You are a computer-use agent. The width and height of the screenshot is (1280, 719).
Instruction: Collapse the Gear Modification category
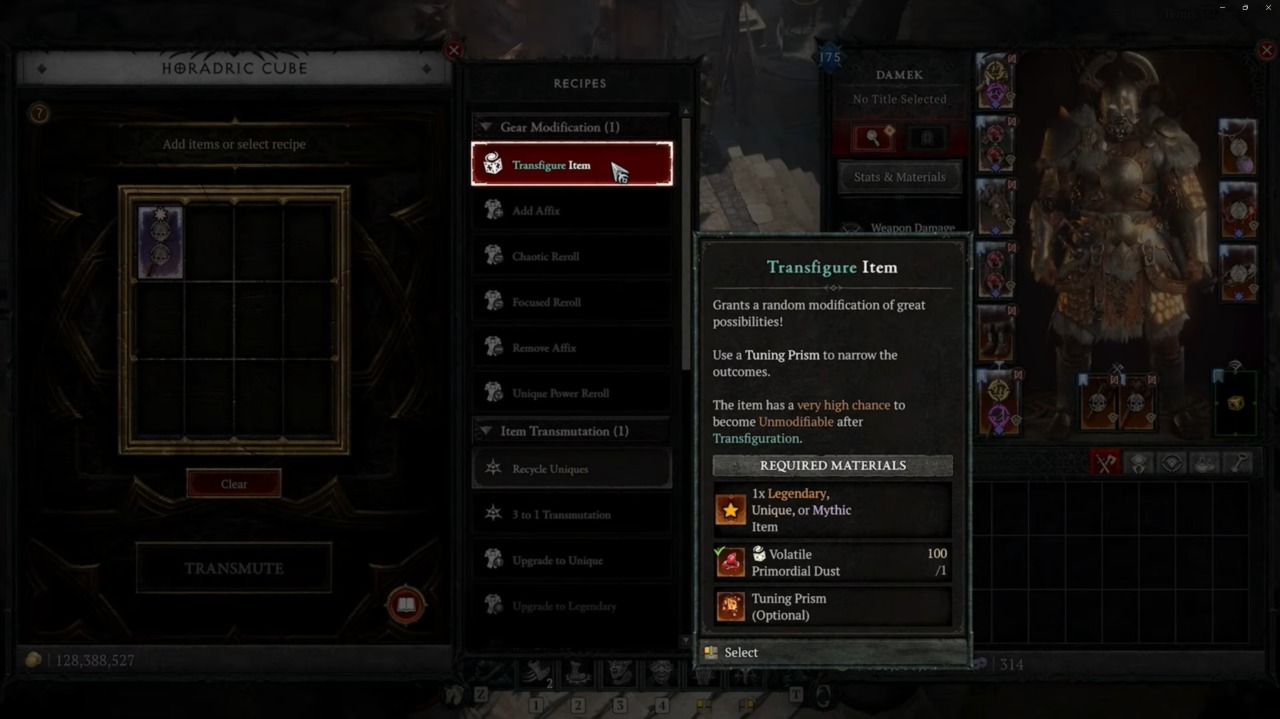point(486,127)
